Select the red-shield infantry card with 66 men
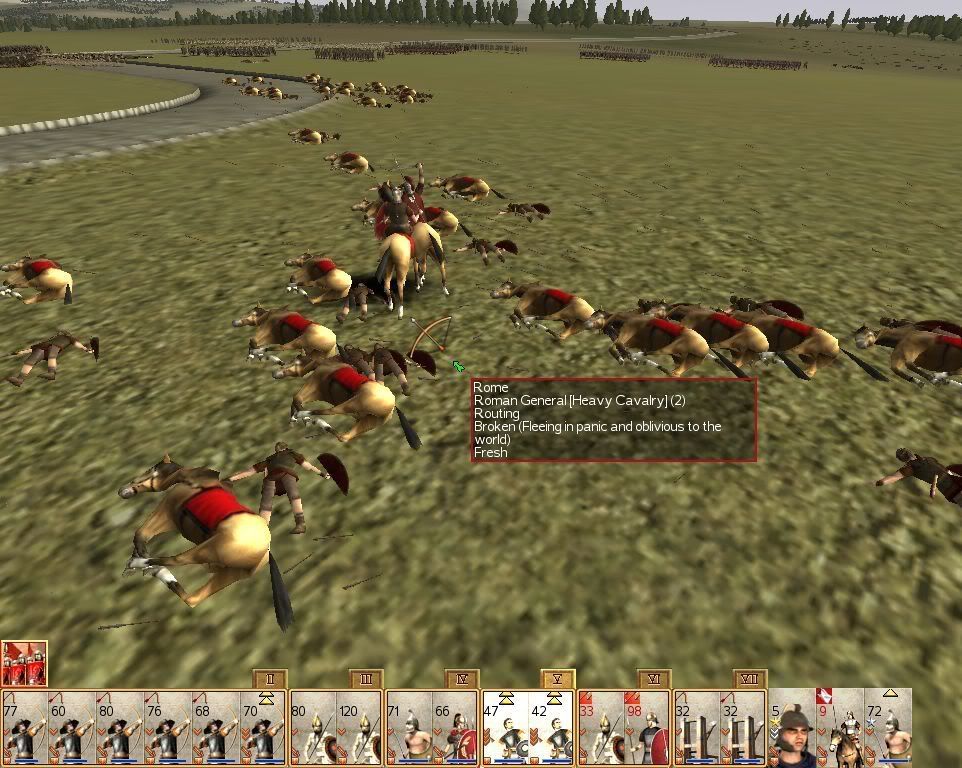The height and width of the screenshot is (768, 962). click(x=455, y=726)
